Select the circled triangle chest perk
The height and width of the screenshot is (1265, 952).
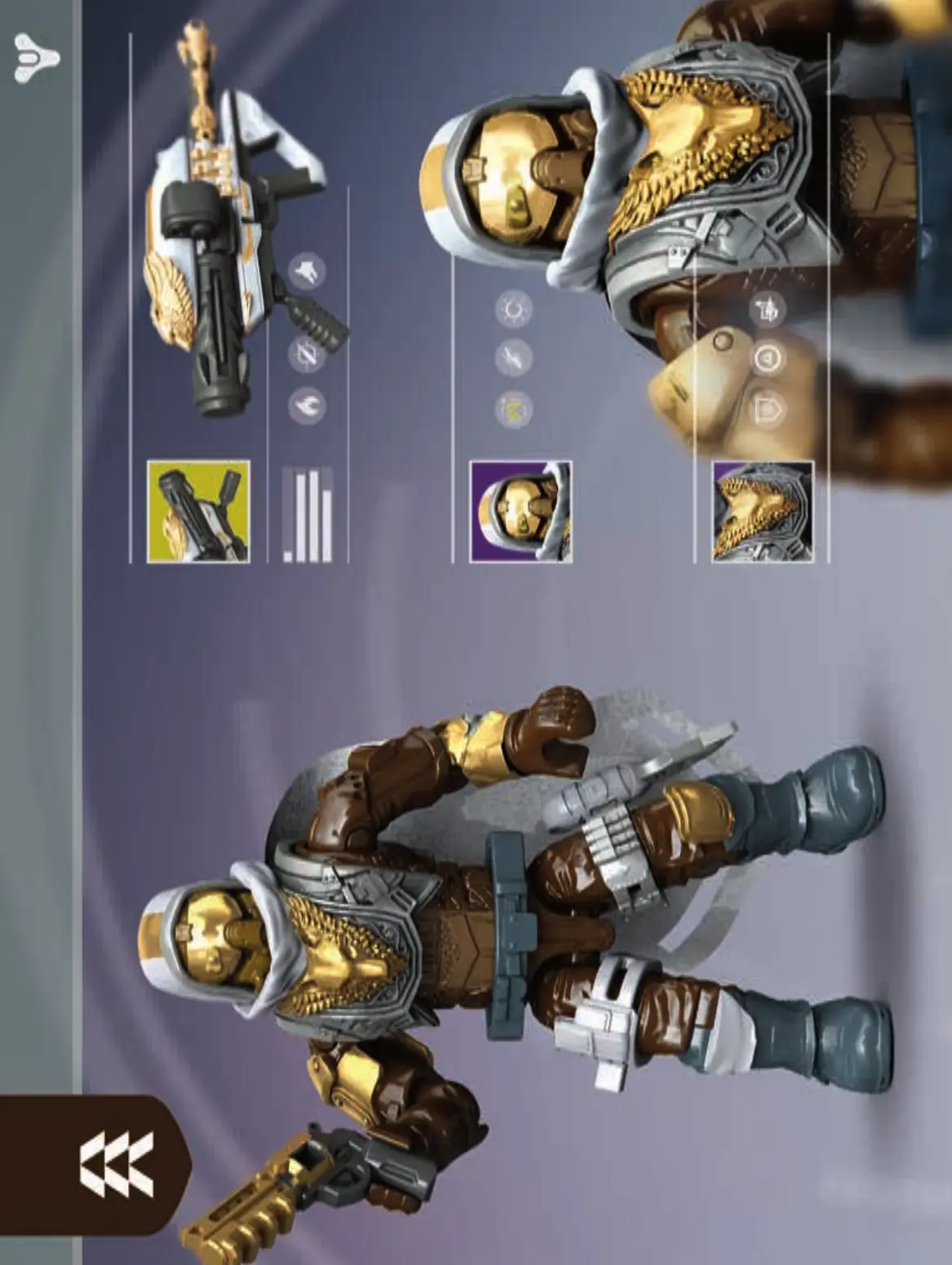coord(766,358)
